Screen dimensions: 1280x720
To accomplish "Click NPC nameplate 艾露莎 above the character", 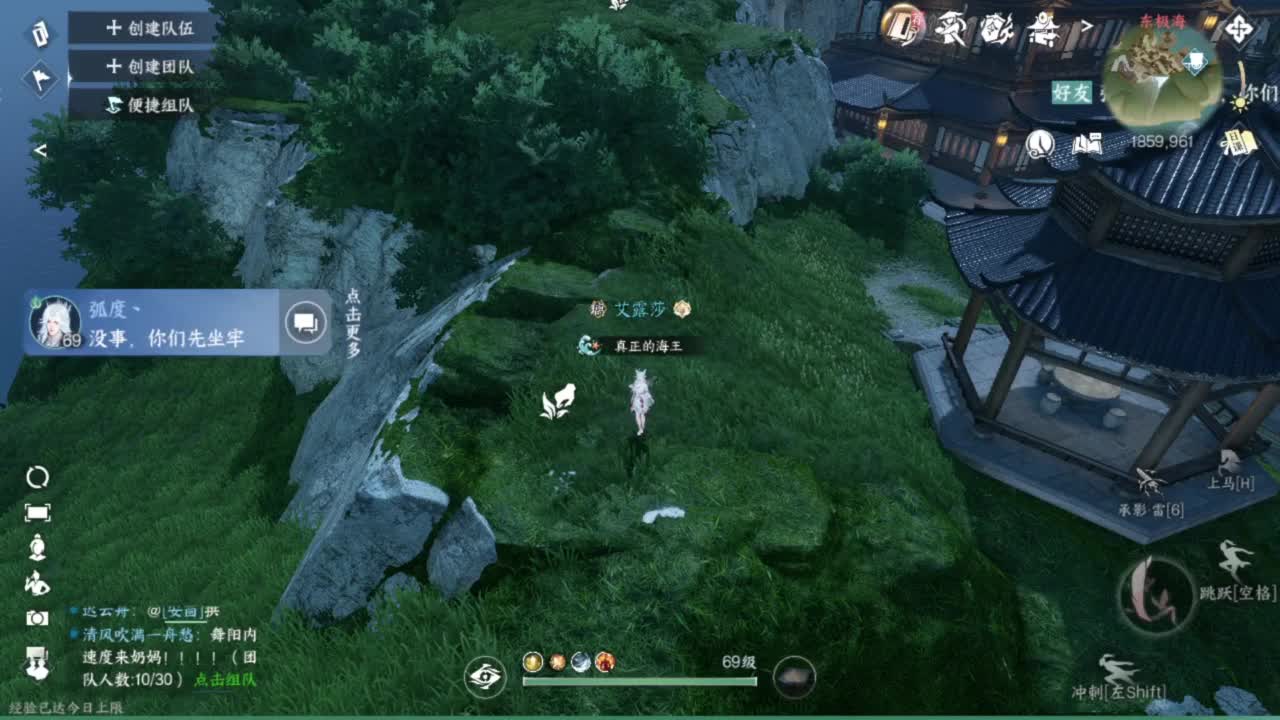I will [x=638, y=310].
